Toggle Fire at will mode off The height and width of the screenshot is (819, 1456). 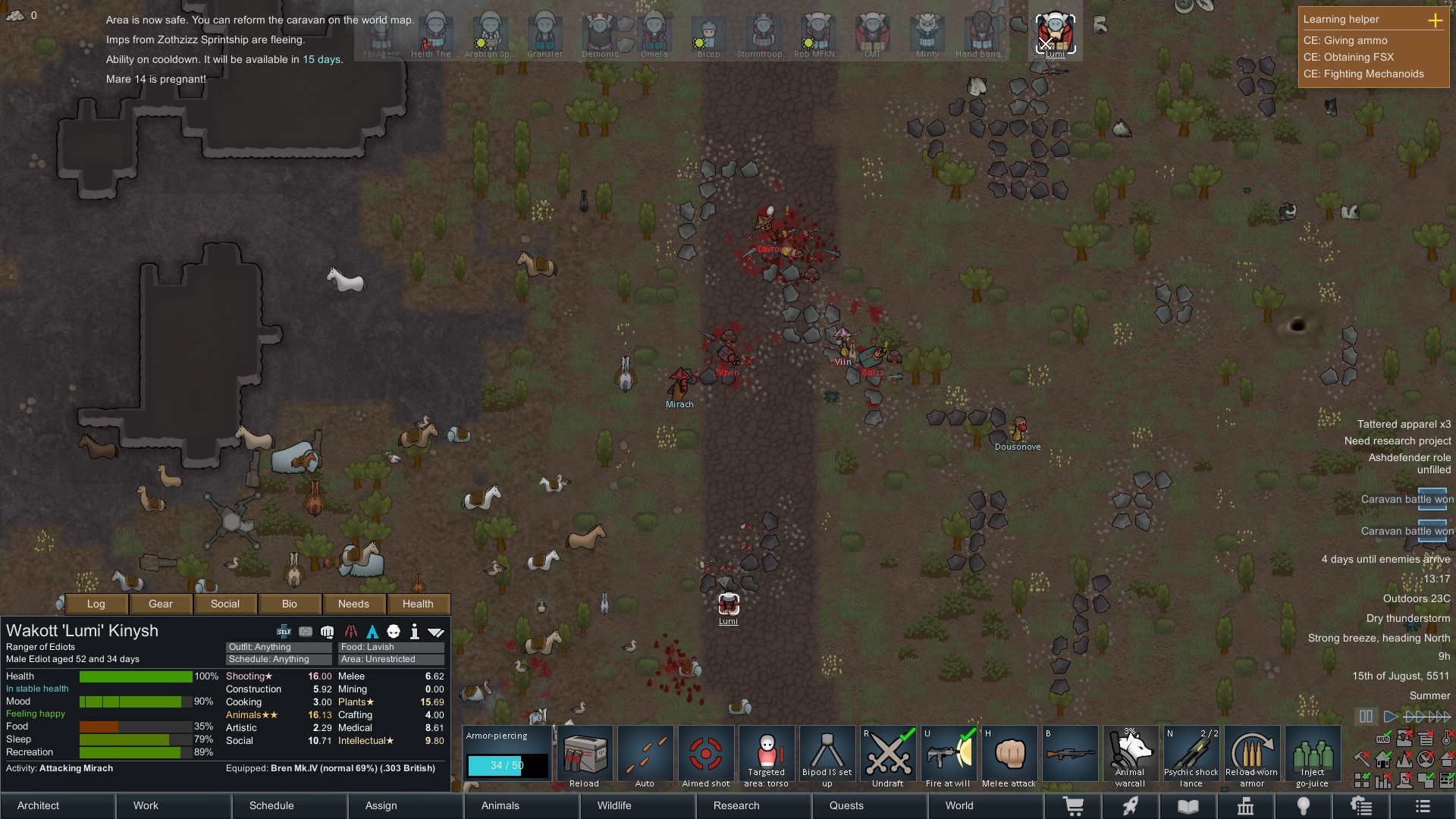tap(949, 753)
